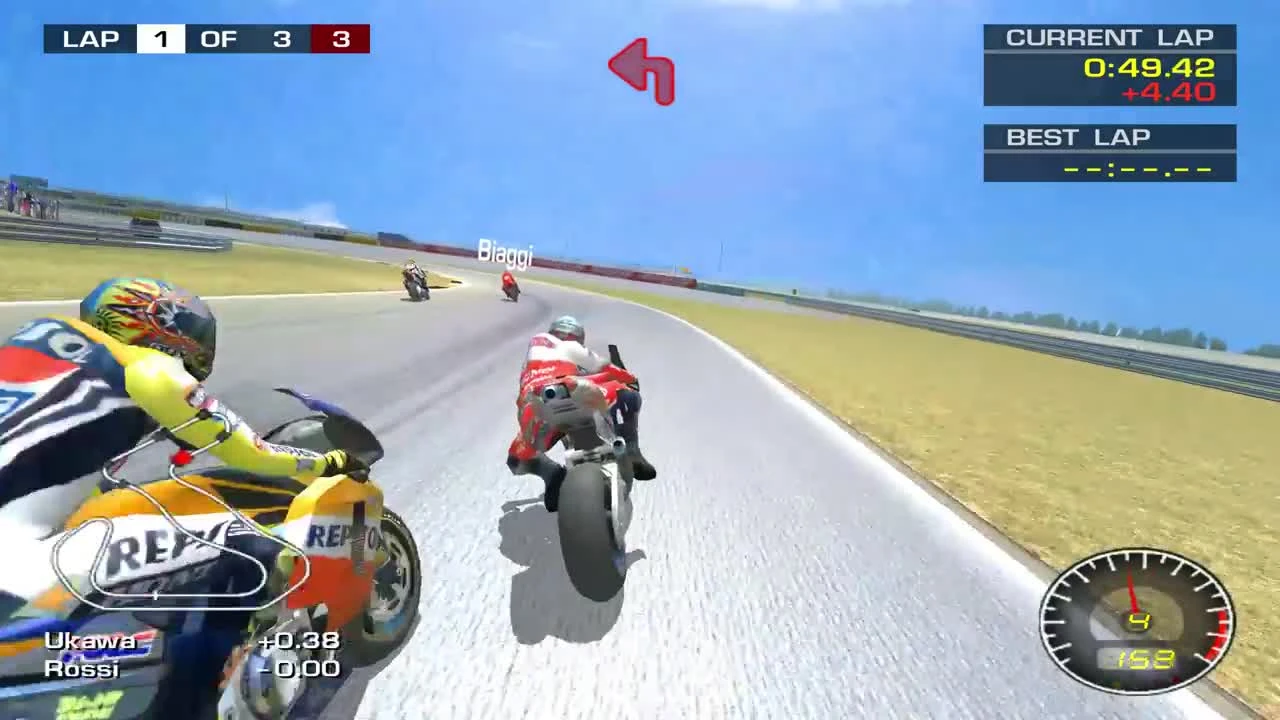Image resolution: width=1280 pixels, height=720 pixels.
Task: Toggle the CURRENT LAP panel
Action: click(x=1110, y=64)
